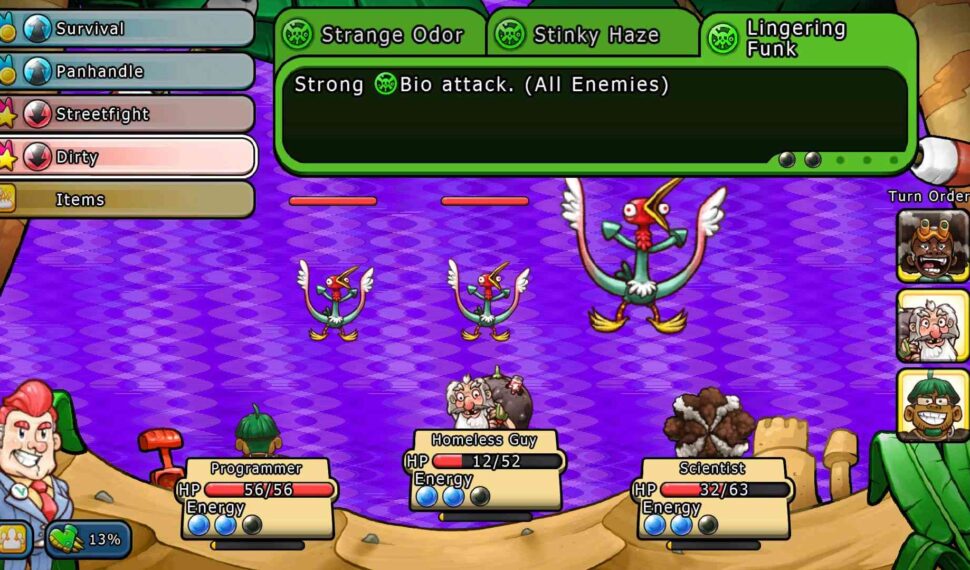The image size is (970, 570).
Task: Choose the Panhandle skill category
Action: point(128,72)
